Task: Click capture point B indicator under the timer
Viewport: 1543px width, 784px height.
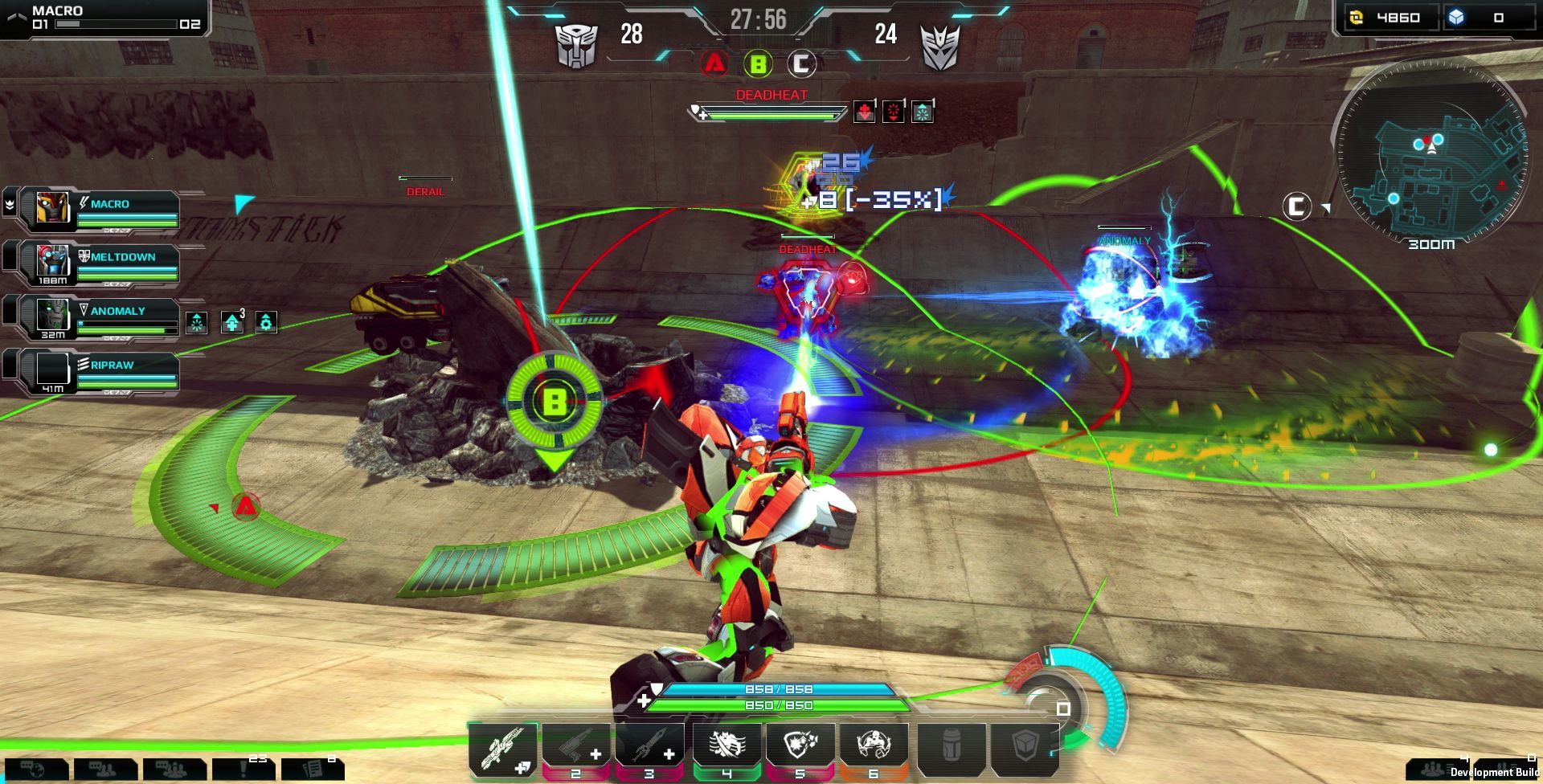Action: coord(757,63)
